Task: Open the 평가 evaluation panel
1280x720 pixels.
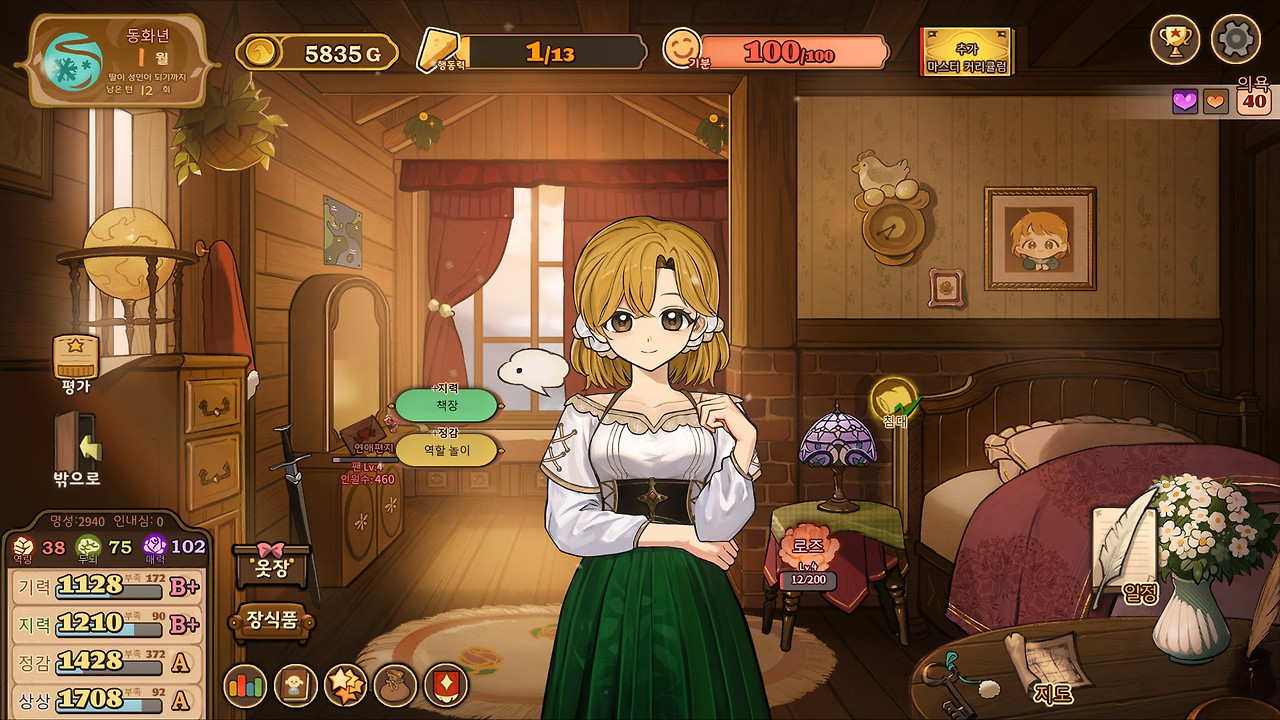Action: [x=76, y=360]
